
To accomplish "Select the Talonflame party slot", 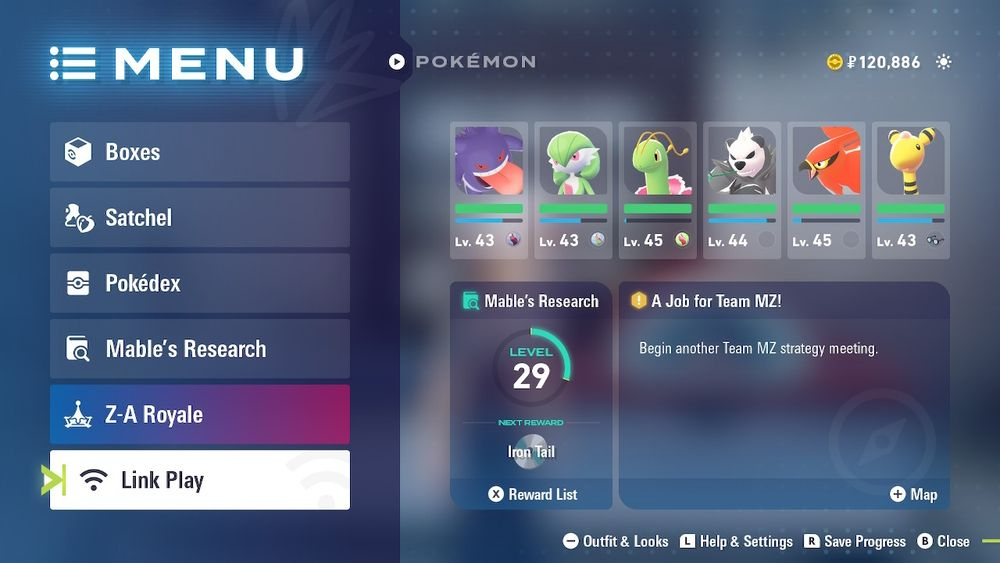I will (x=826, y=190).
